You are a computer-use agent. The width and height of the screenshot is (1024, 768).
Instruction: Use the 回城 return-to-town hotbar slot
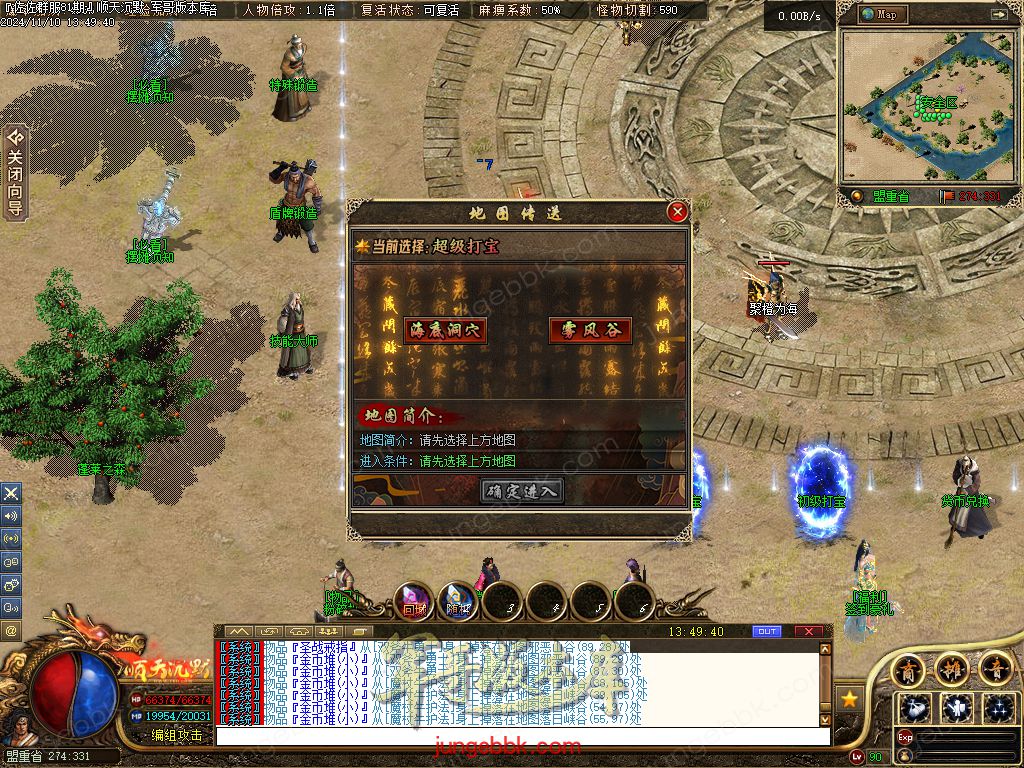coord(413,603)
